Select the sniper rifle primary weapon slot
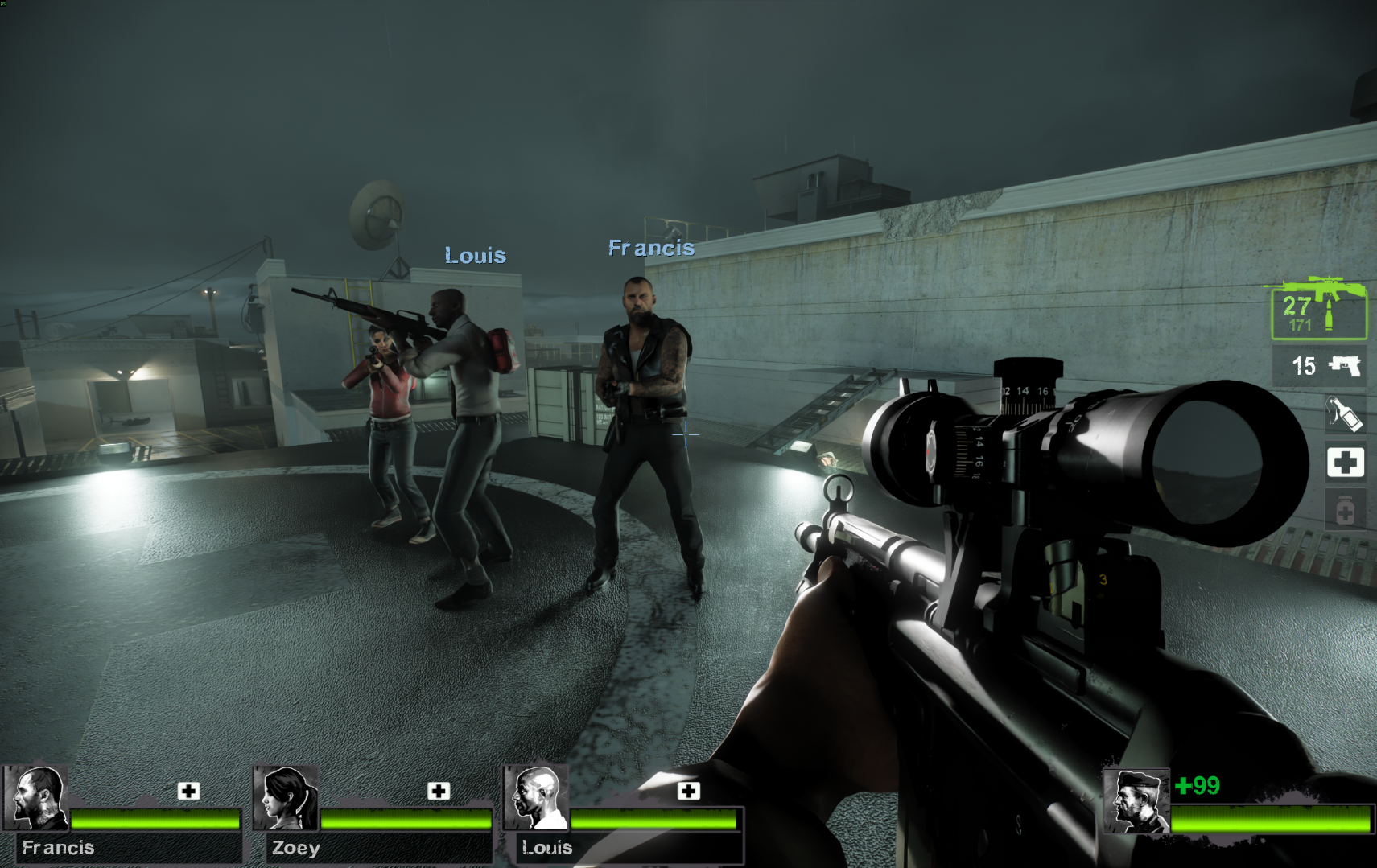 (1317, 309)
